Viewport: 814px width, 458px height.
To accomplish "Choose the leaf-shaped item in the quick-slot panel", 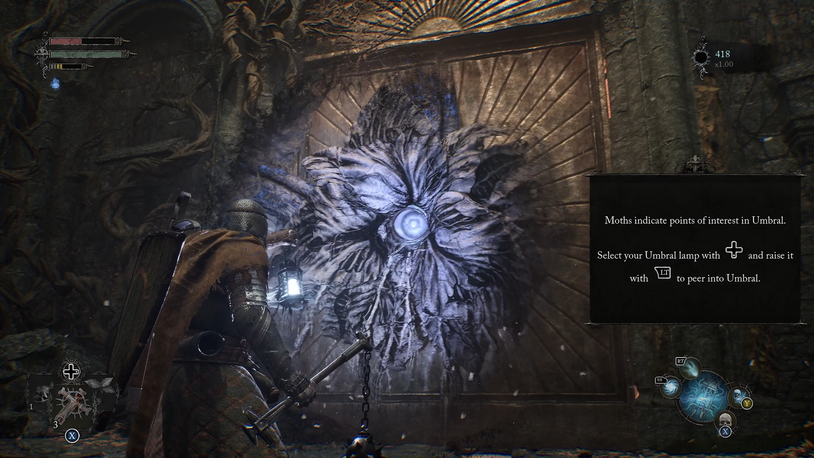I will [96, 382].
